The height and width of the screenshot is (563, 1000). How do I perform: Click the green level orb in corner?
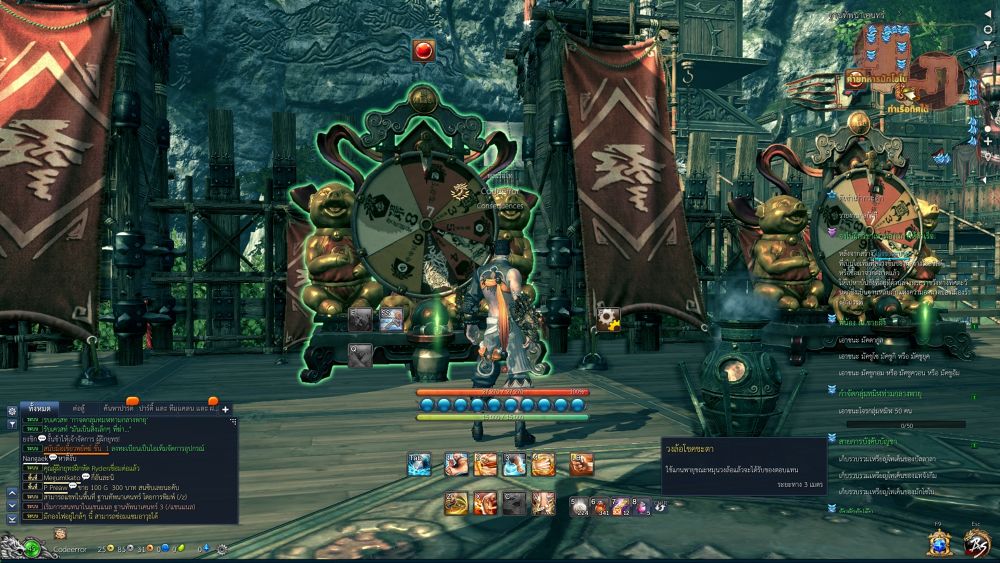[33, 547]
